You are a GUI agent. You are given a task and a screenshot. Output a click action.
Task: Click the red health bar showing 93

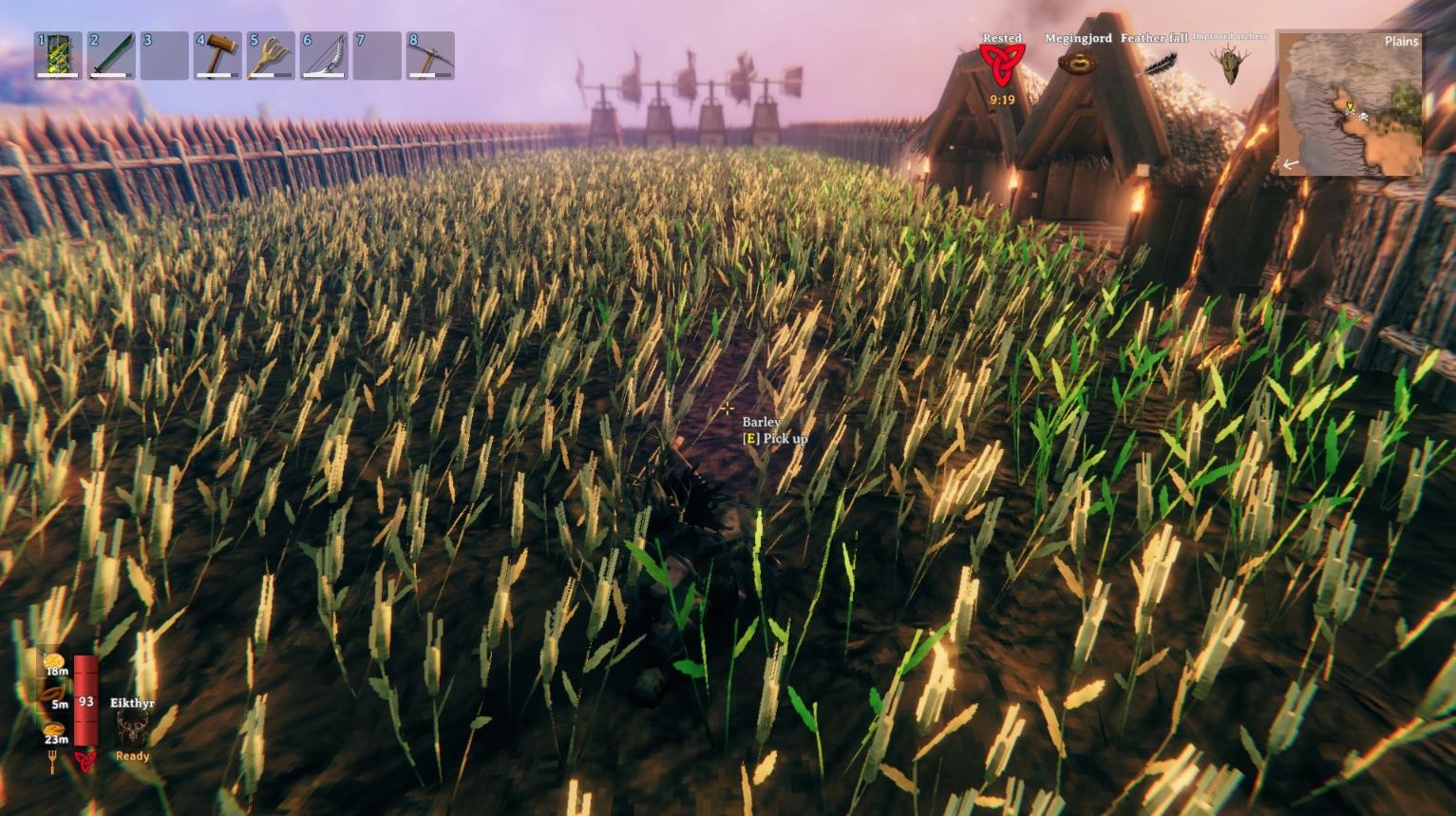pyautogui.click(x=84, y=703)
